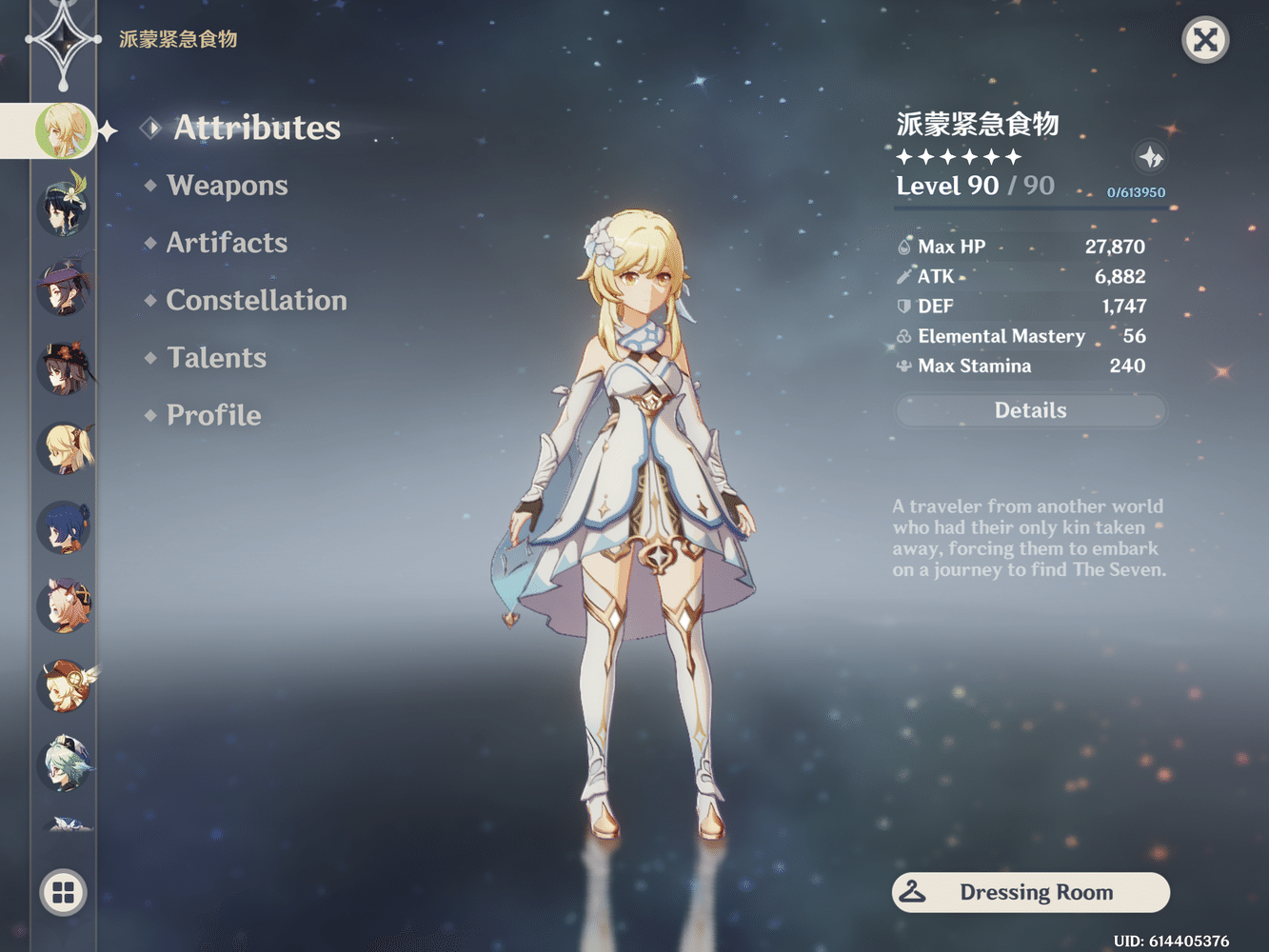This screenshot has height=952, width=1269.
Task: Click the ATK sword icon
Action: point(902,277)
